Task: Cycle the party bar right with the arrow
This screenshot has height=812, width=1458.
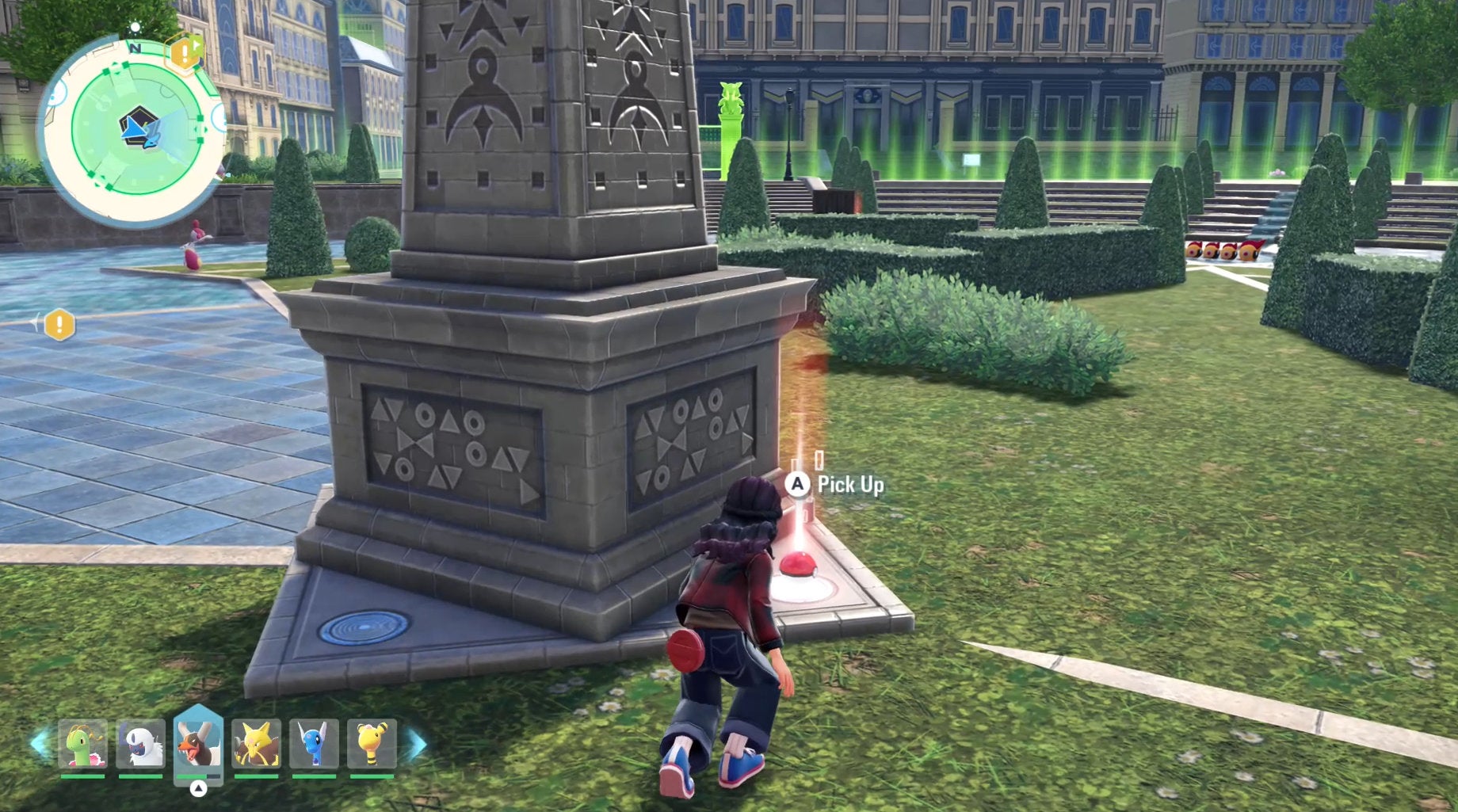Action: point(417,744)
